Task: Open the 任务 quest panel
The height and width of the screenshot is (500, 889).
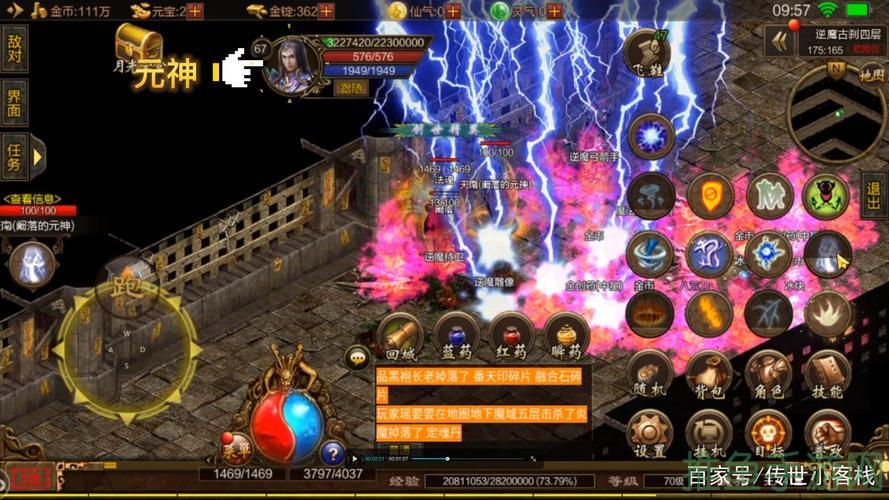Action: click(14, 157)
